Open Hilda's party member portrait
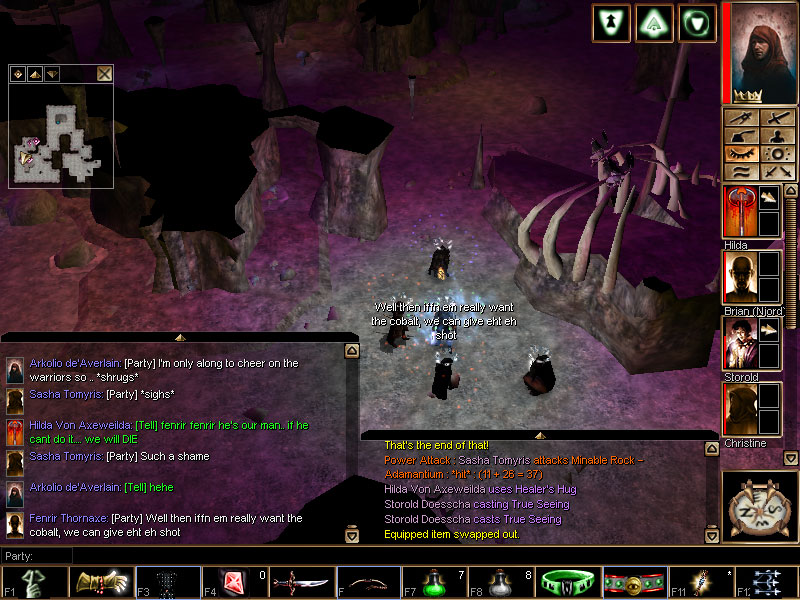 point(739,211)
